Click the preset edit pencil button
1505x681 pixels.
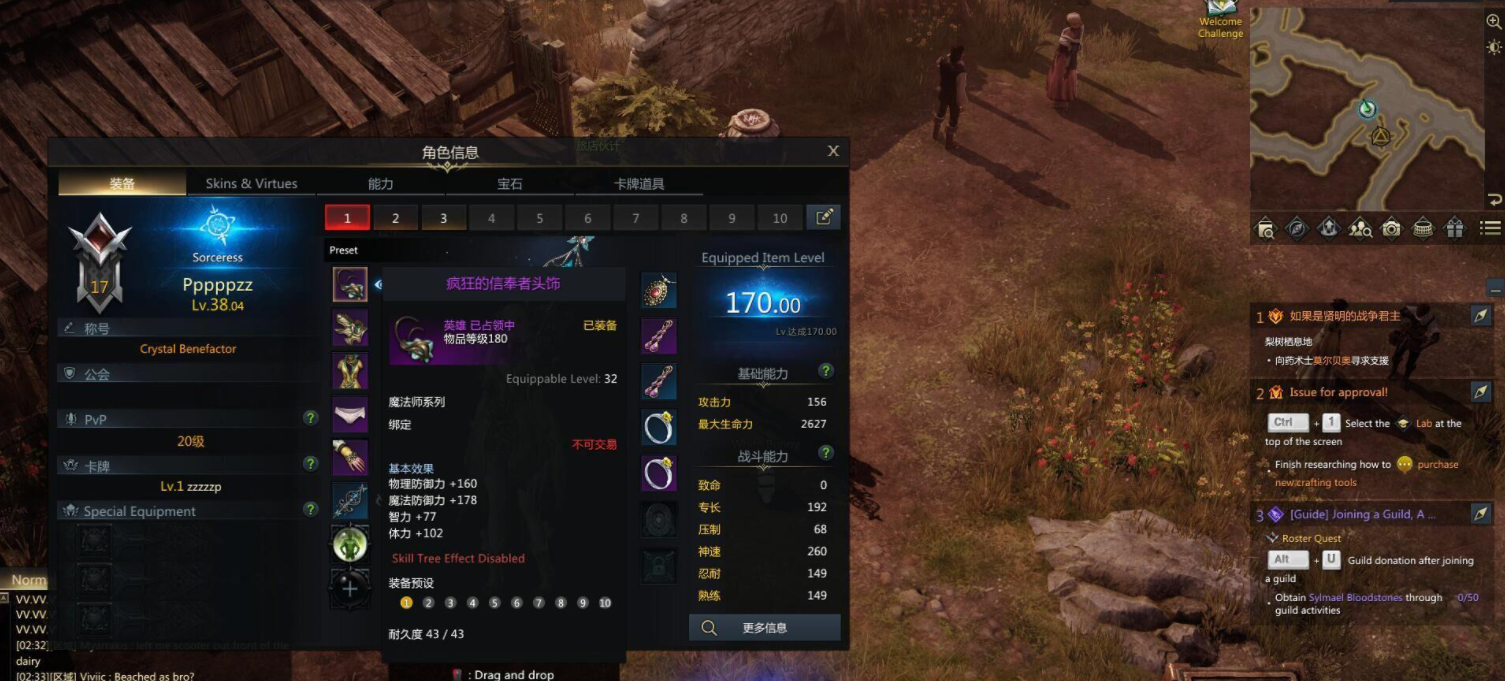coord(824,217)
